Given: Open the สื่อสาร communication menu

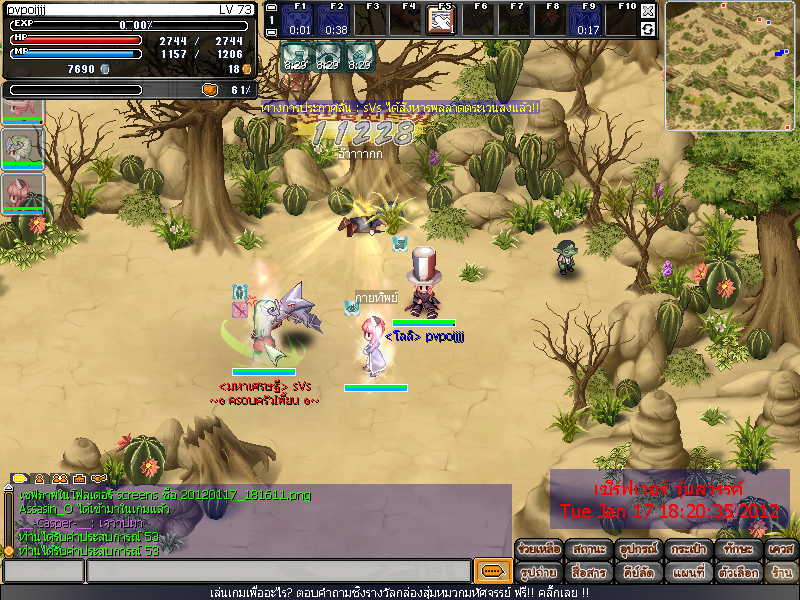Looking at the screenshot, I should point(588,572).
